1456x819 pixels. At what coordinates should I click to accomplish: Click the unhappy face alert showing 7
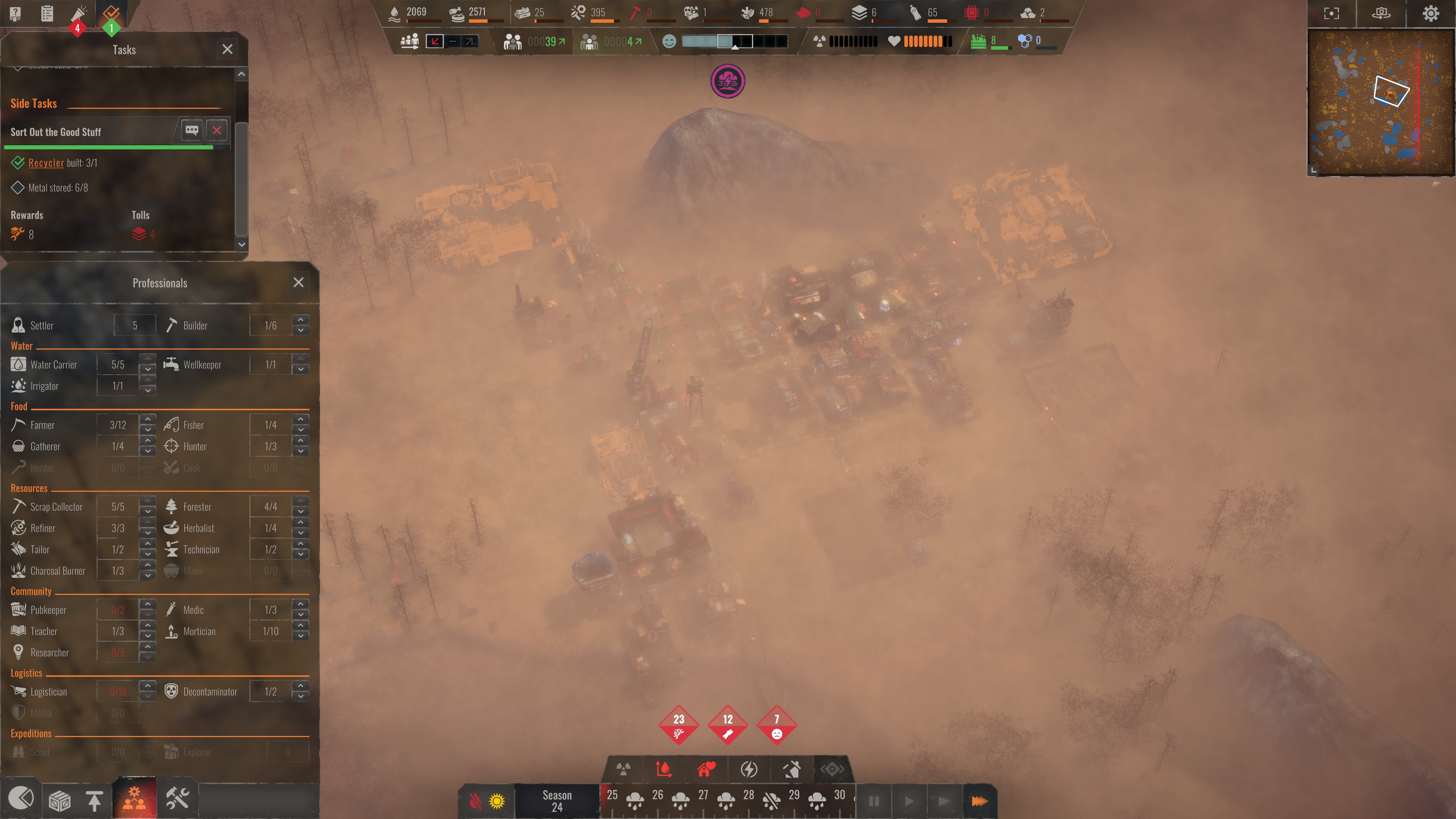tap(777, 725)
